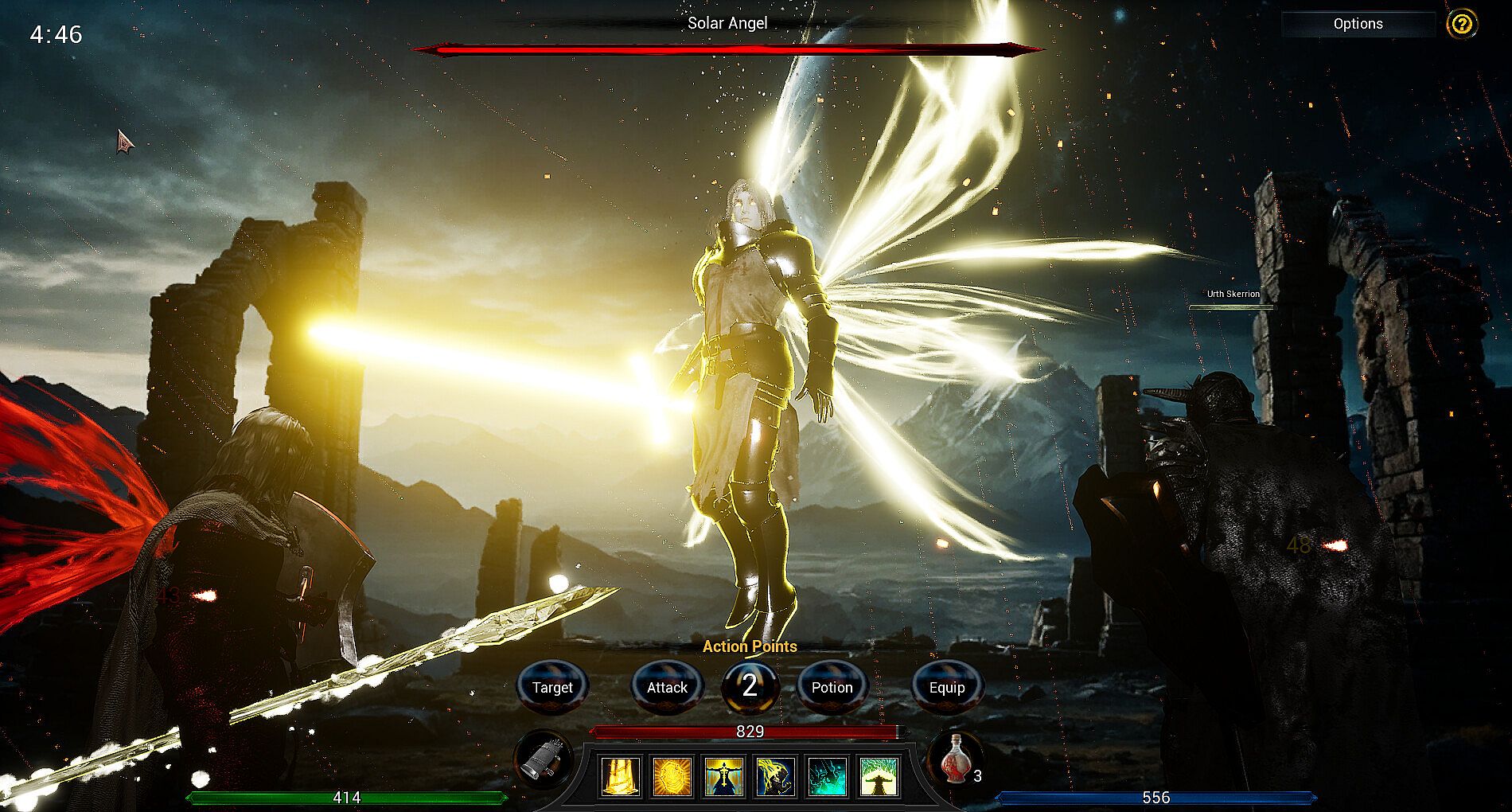Use the red health potion flask

click(954, 759)
